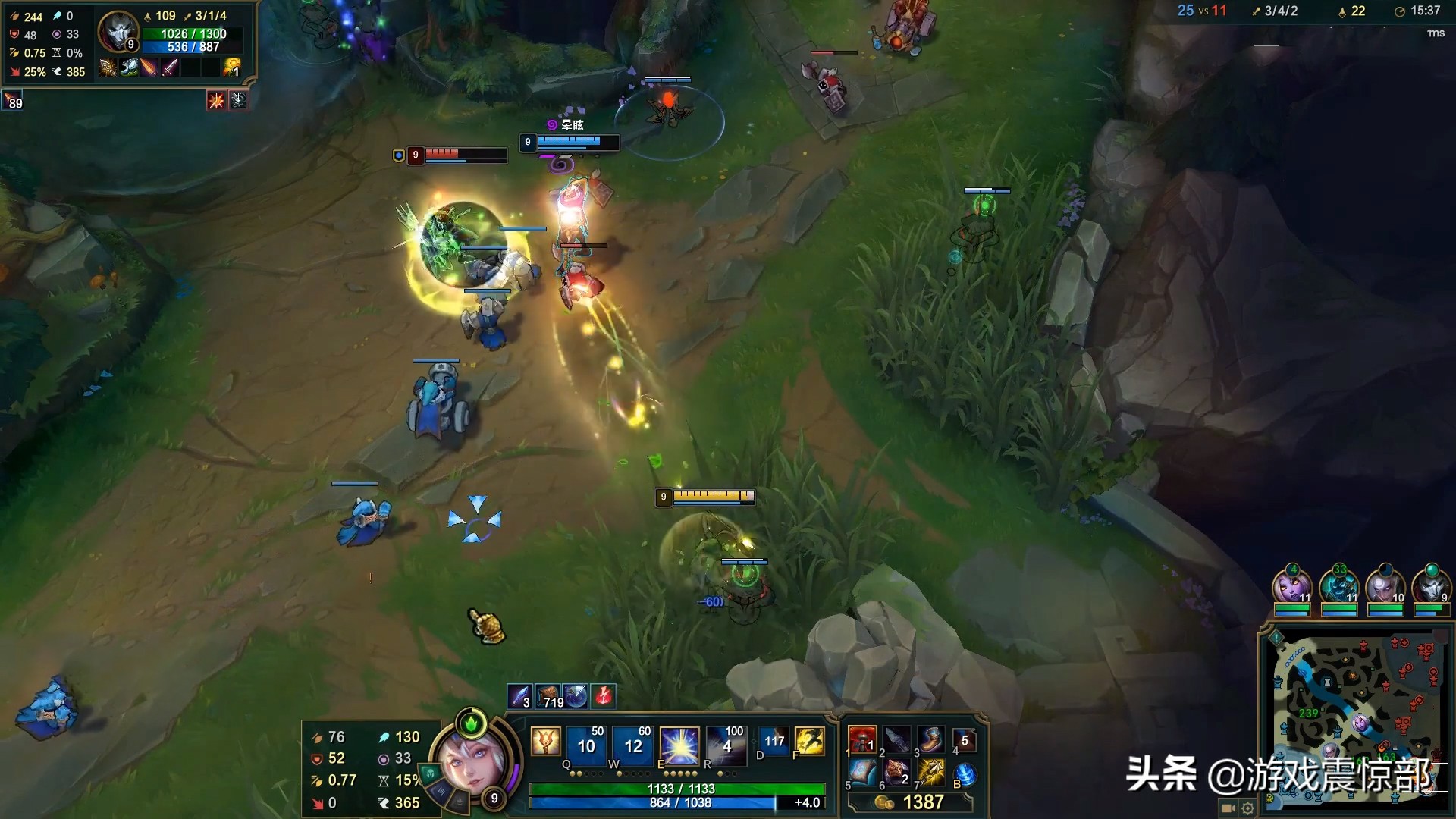This screenshot has height=819, width=1456.
Task: Select the masked Jhin ally portrait above the minimap
Action: click(x=1431, y=586)
